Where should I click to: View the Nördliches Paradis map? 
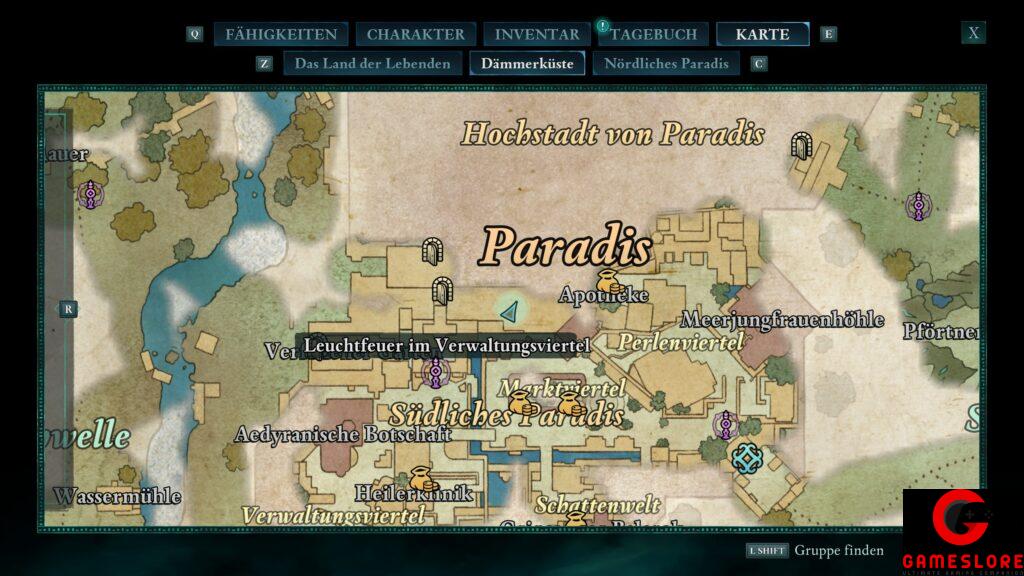[x=666, y=64]
